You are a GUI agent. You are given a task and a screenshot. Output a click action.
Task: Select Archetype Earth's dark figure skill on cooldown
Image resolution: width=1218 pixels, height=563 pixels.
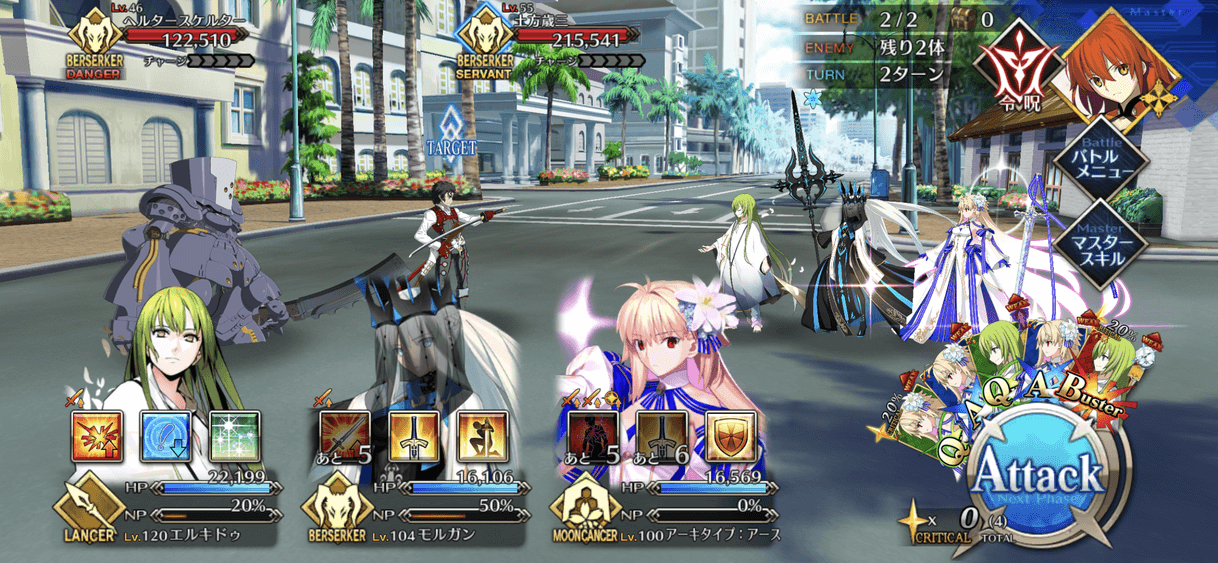(x=593, y=436)
